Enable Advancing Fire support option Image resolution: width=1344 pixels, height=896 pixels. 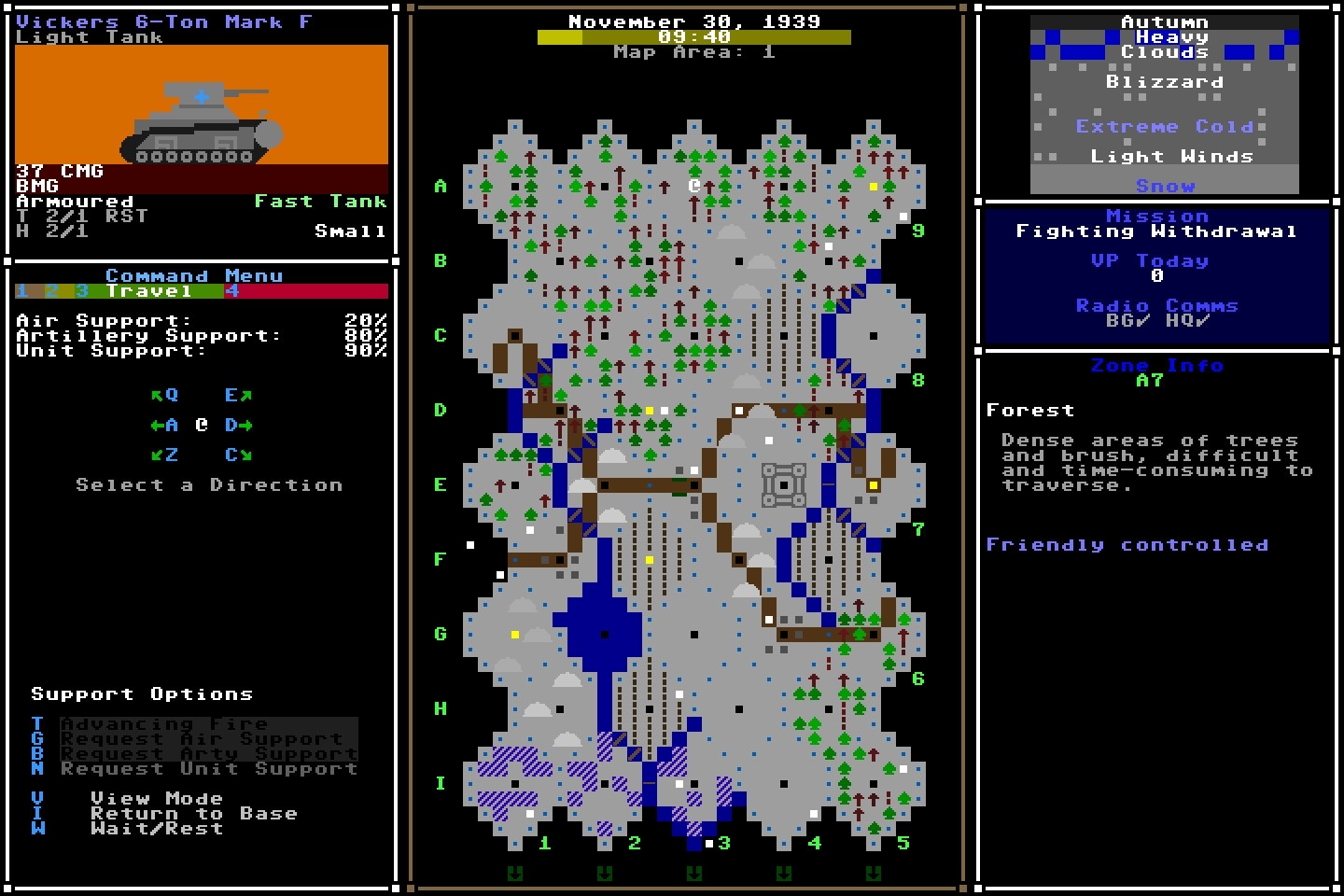pyautogui.click(x=163, y=723)
